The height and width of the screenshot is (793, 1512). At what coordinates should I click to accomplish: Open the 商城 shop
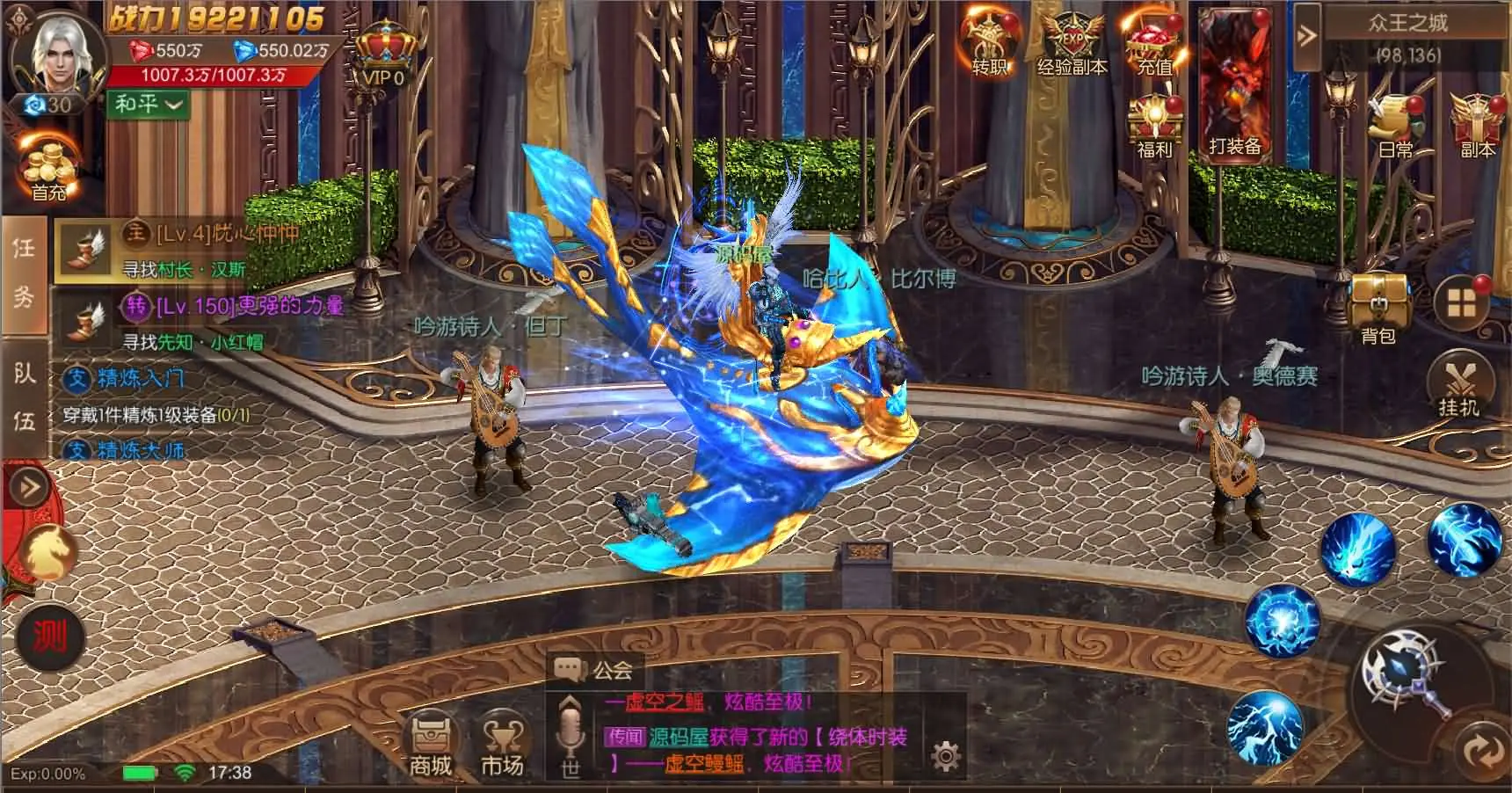coord(431,743)
